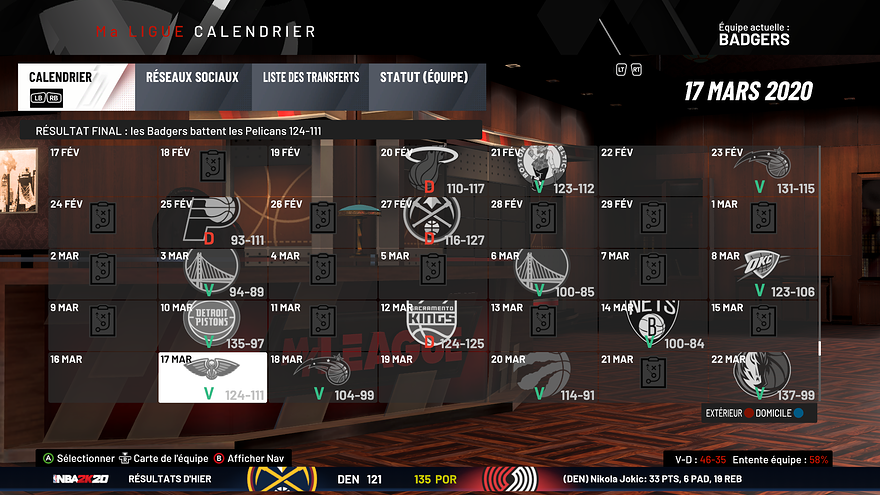
Task: Select the 20 Fév Heat loss, 110-117
Action: coord(432,168)
